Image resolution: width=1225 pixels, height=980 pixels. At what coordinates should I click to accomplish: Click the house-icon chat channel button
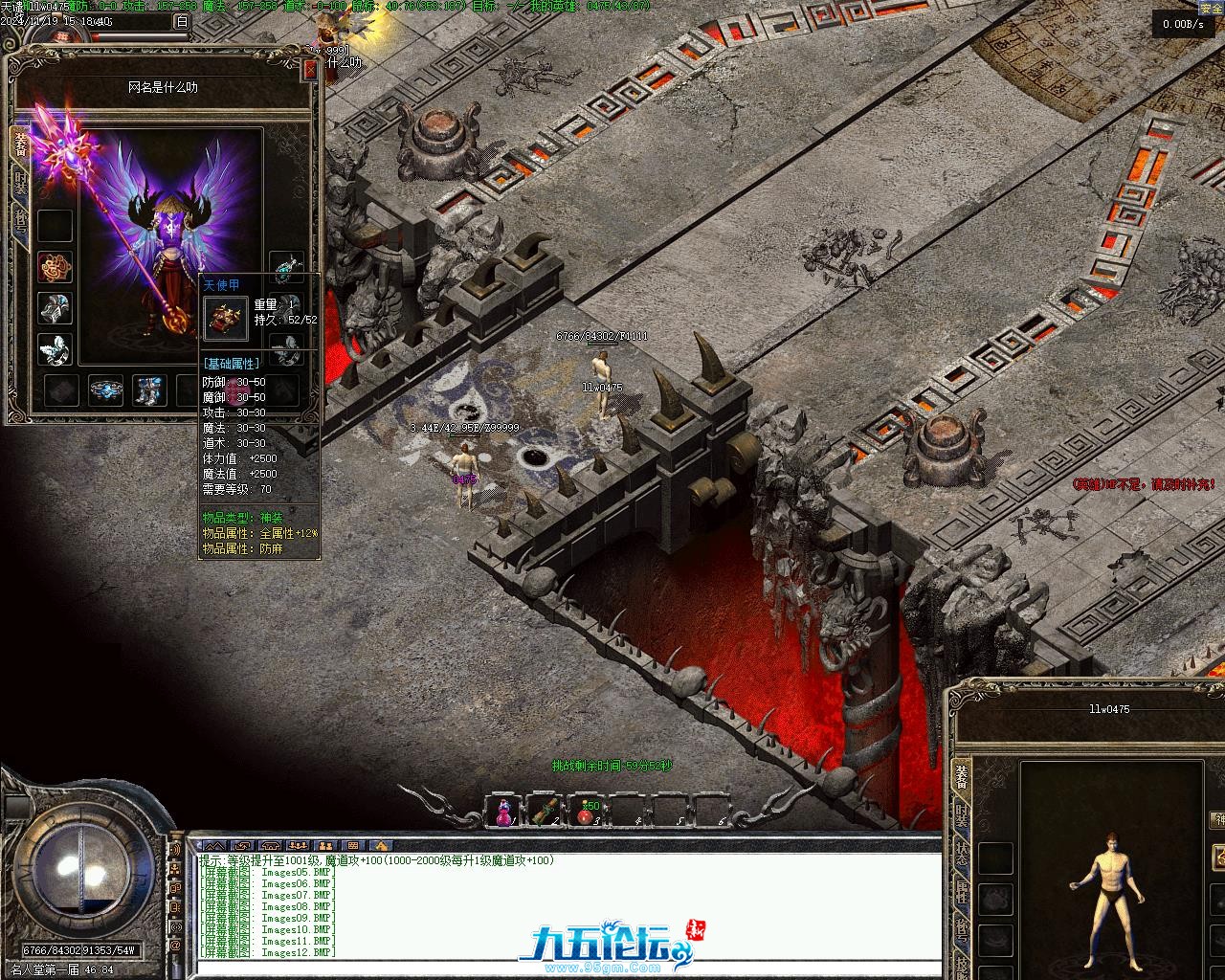pyautogui.click(x=381, y=846)
